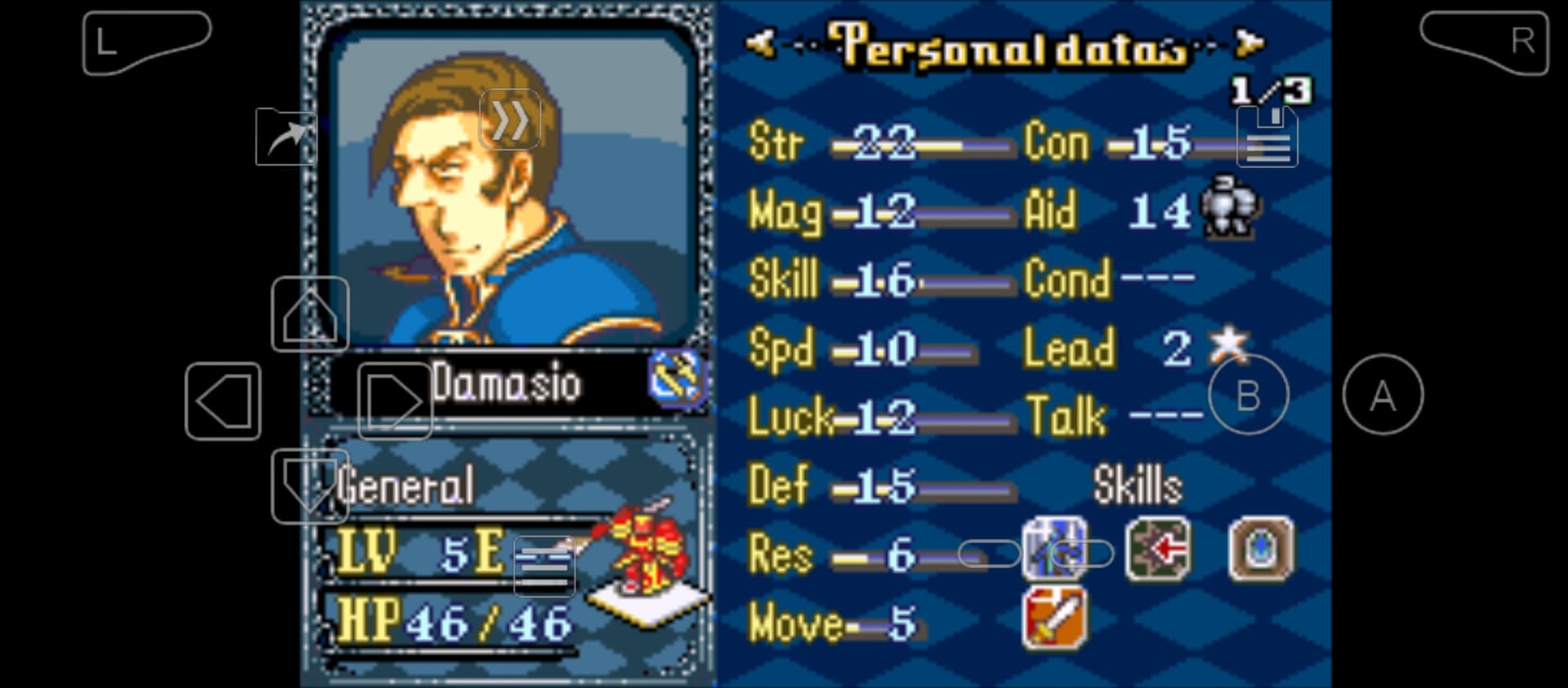Inspect Damasio's affinity icon beside his name

(675, 378)
